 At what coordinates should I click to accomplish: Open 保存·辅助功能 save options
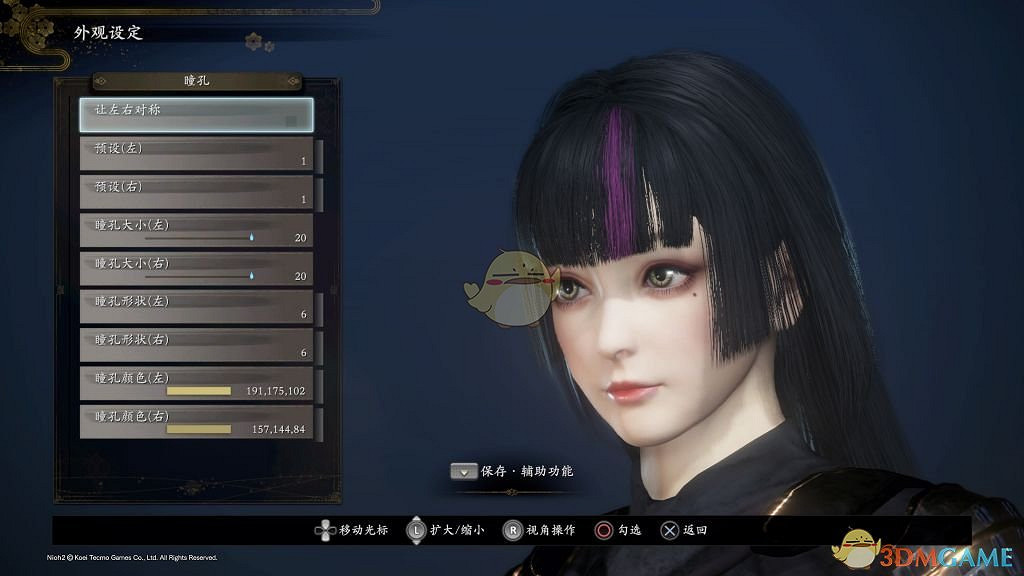pos(514,471)
